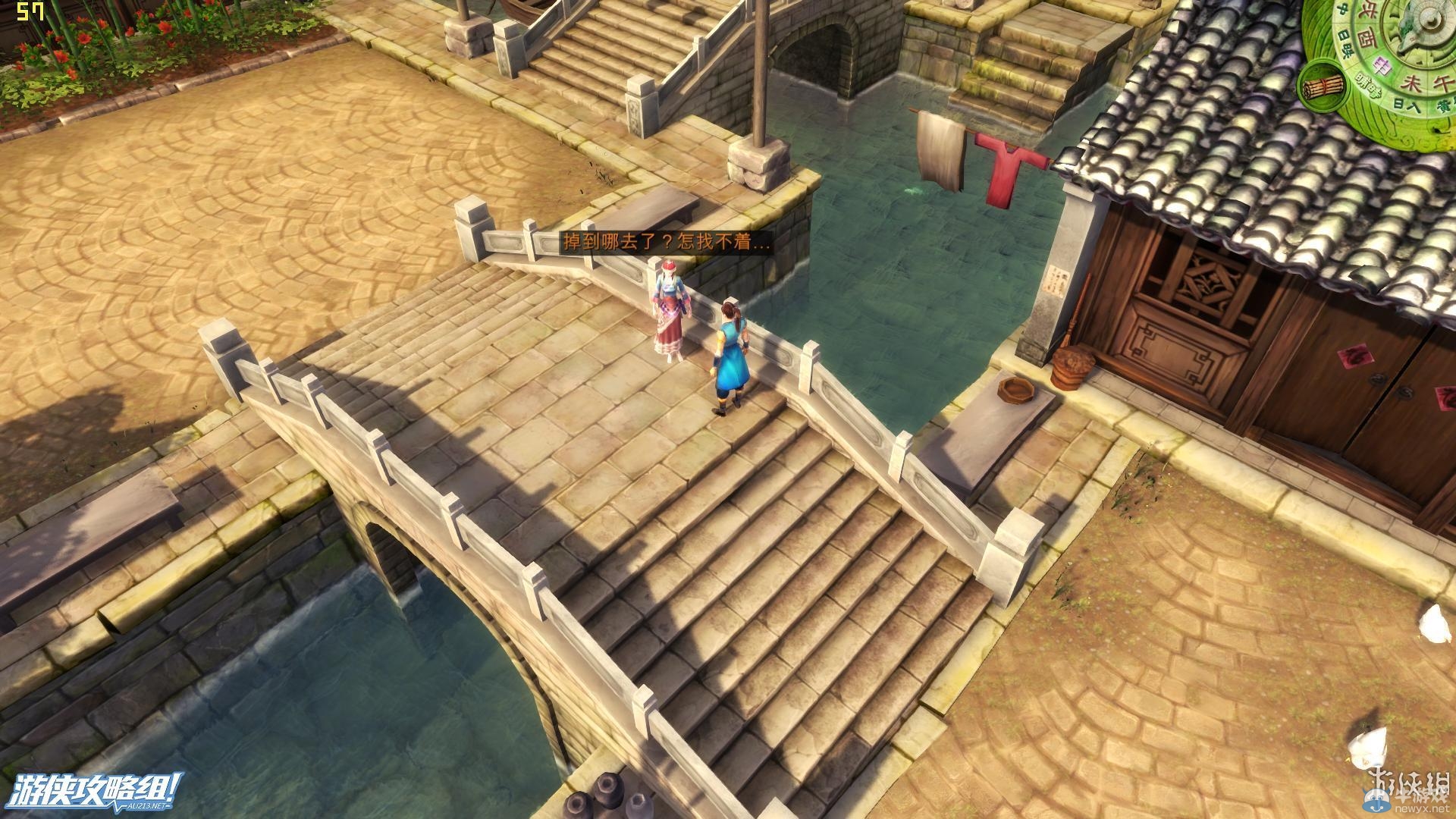The height and width of the screenshot is (819, 1456).
Task: Open the bamboo scroll journal icon
Action: click(x=1321, y=86)
